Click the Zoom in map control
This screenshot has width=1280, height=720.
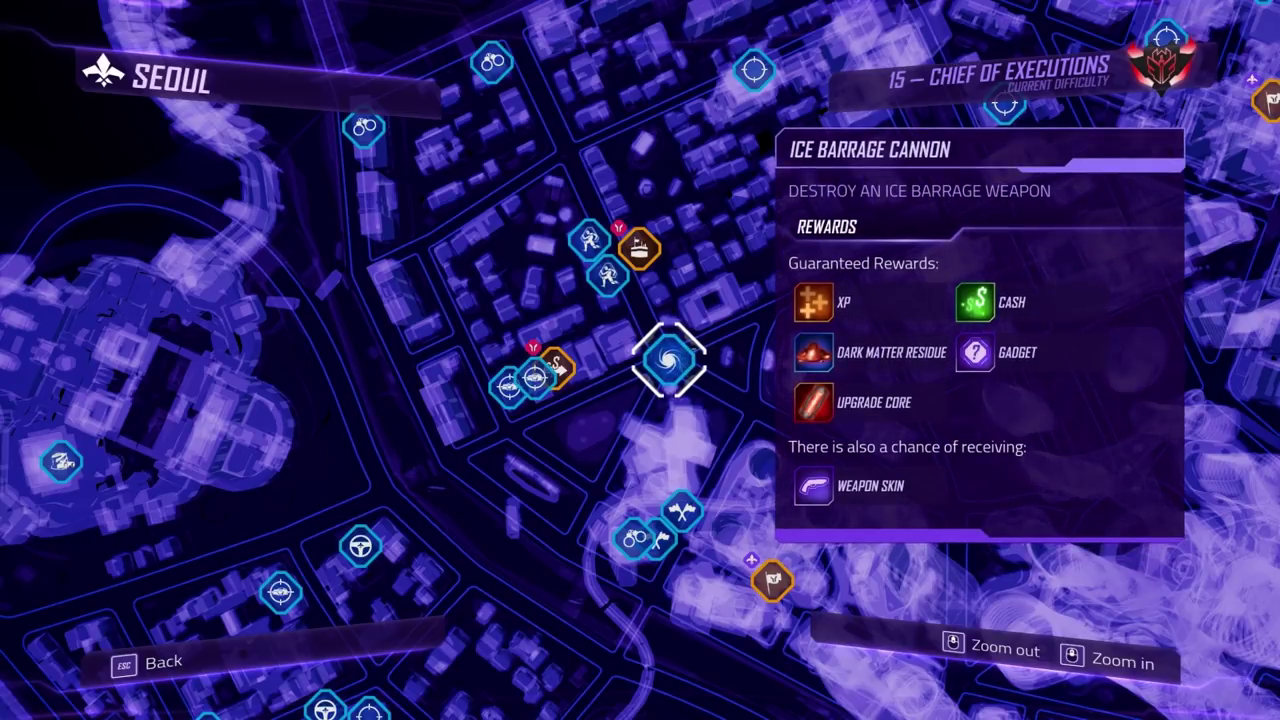(x=1108, y=659)
